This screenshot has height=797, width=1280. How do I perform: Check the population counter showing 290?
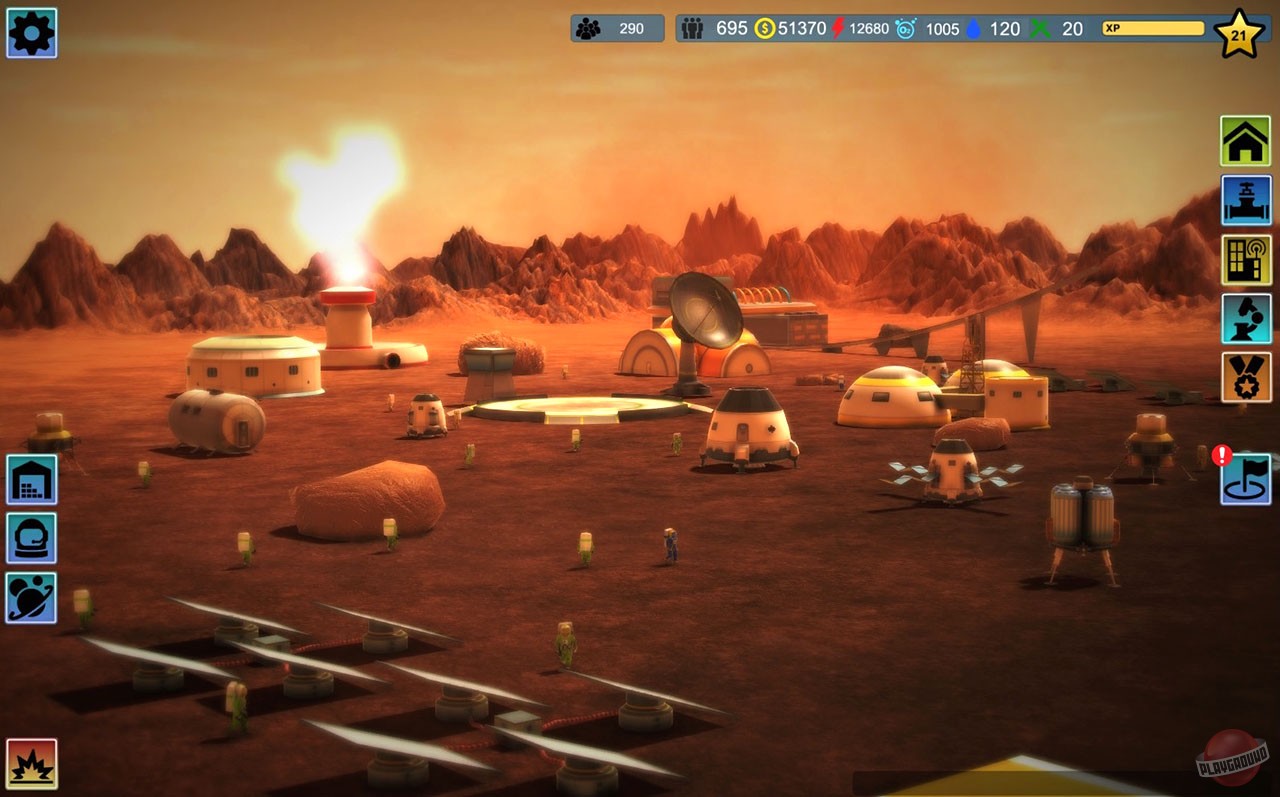pyautogui.click(x=617, y=28)
